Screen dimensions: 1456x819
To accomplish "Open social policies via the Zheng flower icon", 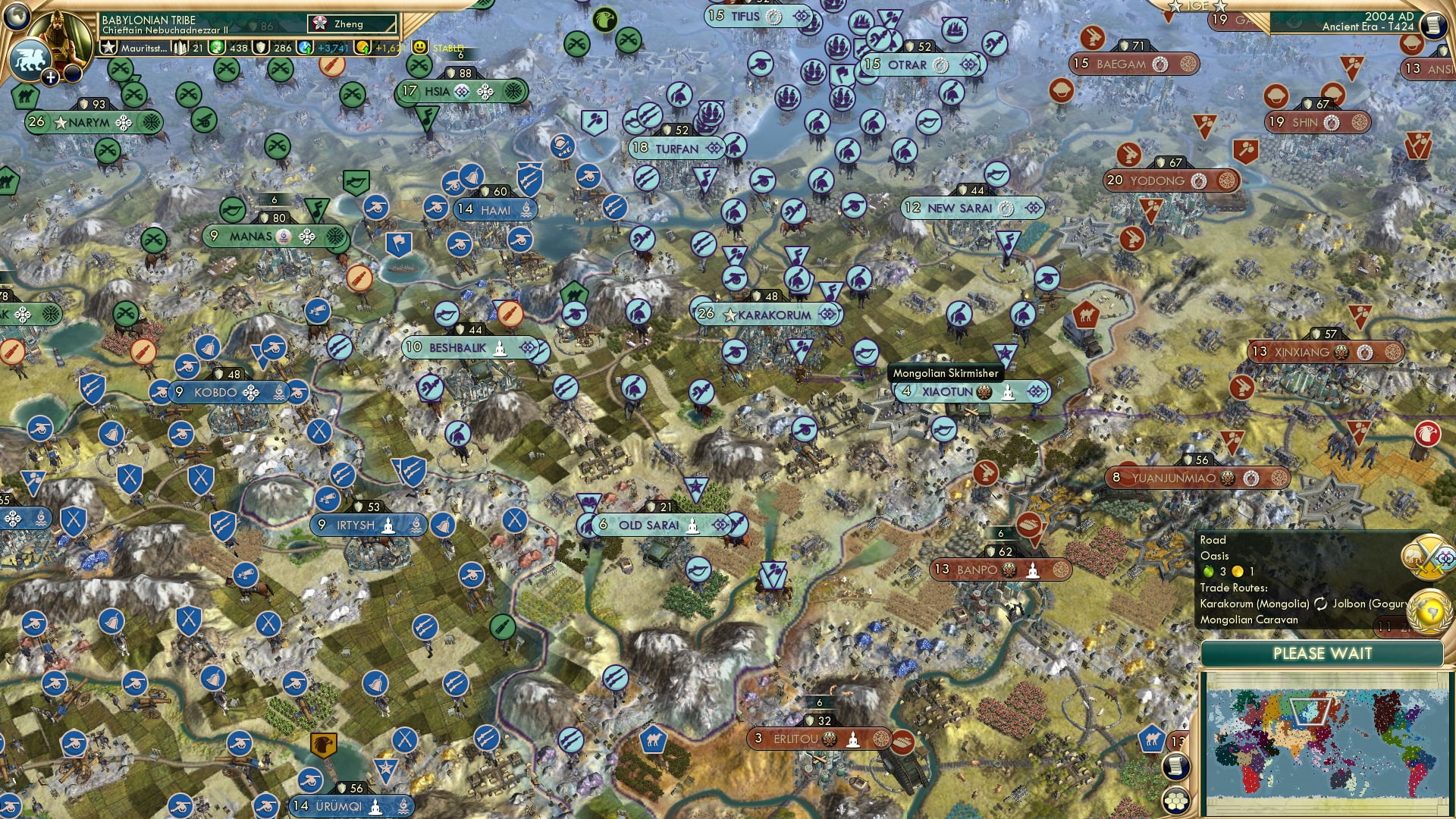I will pos(320,24).
